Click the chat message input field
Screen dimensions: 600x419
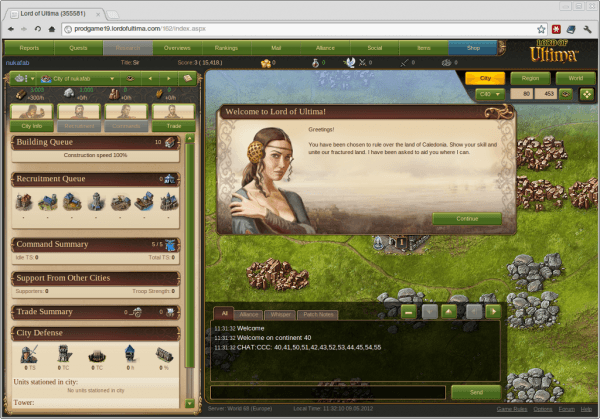(328, 393)
